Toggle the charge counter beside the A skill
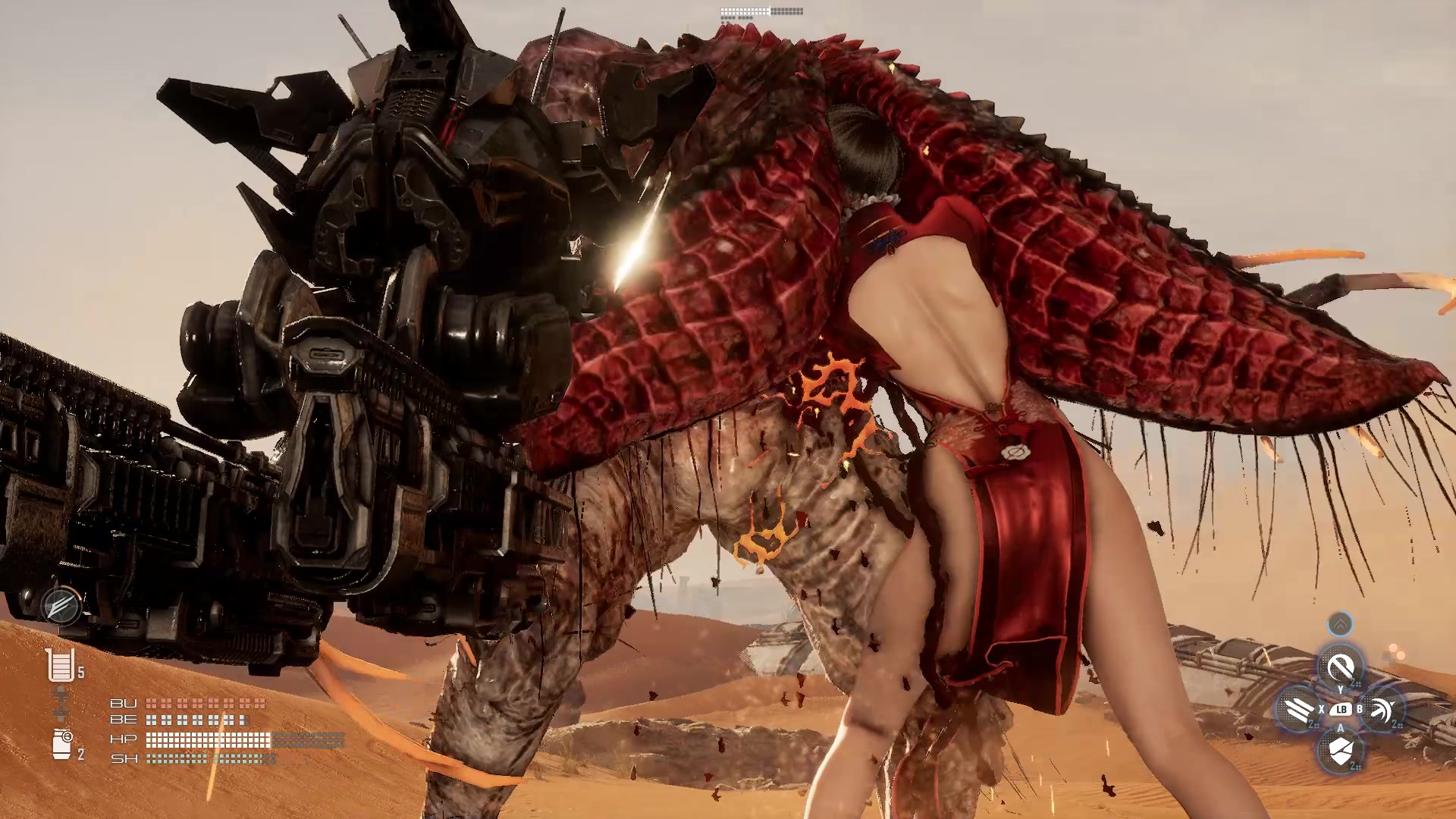This screenshot has height=819, width=1456. (x=1354, y=765)
